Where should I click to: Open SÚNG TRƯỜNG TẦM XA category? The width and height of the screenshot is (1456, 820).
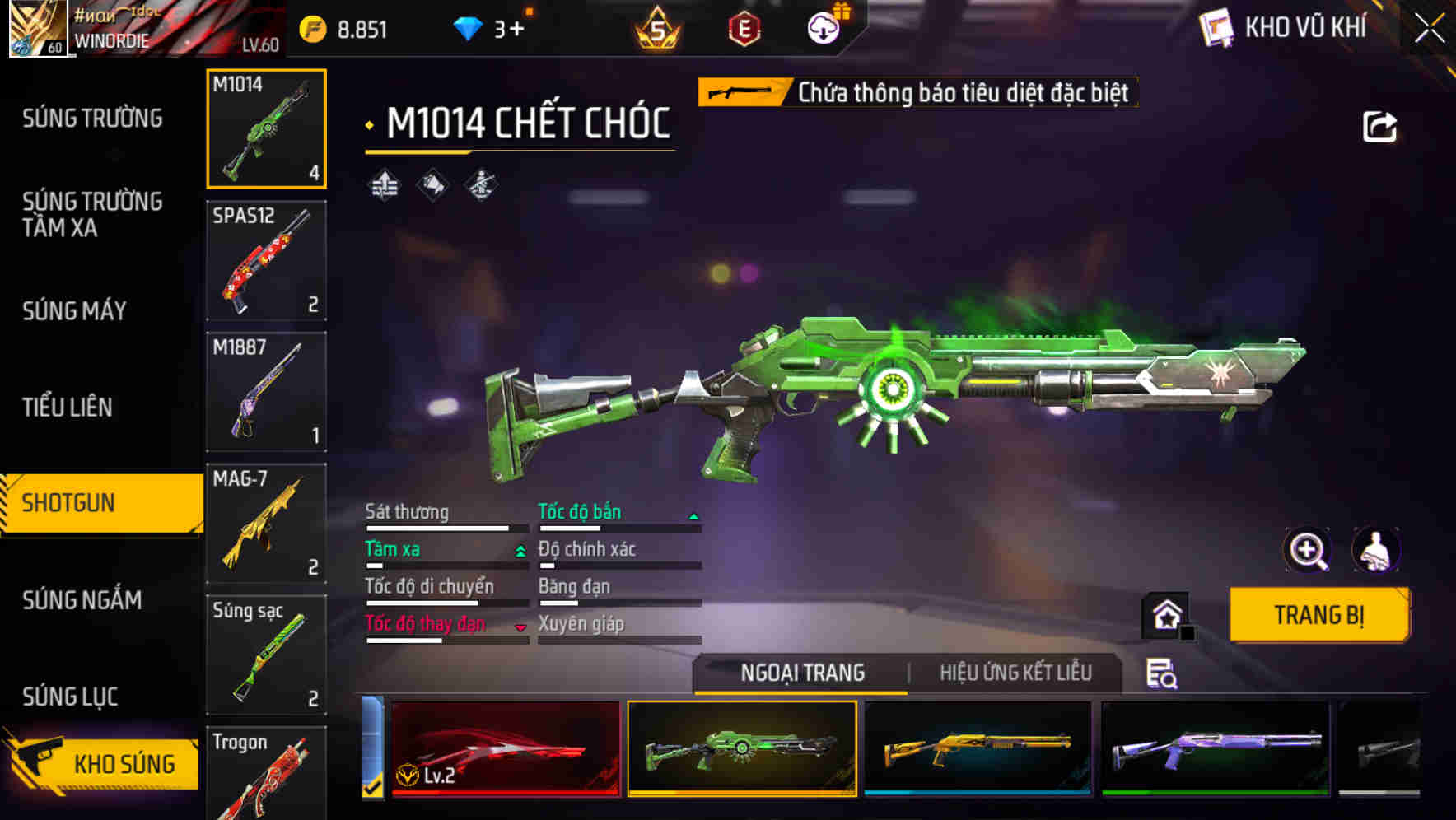tap(92, 214)
